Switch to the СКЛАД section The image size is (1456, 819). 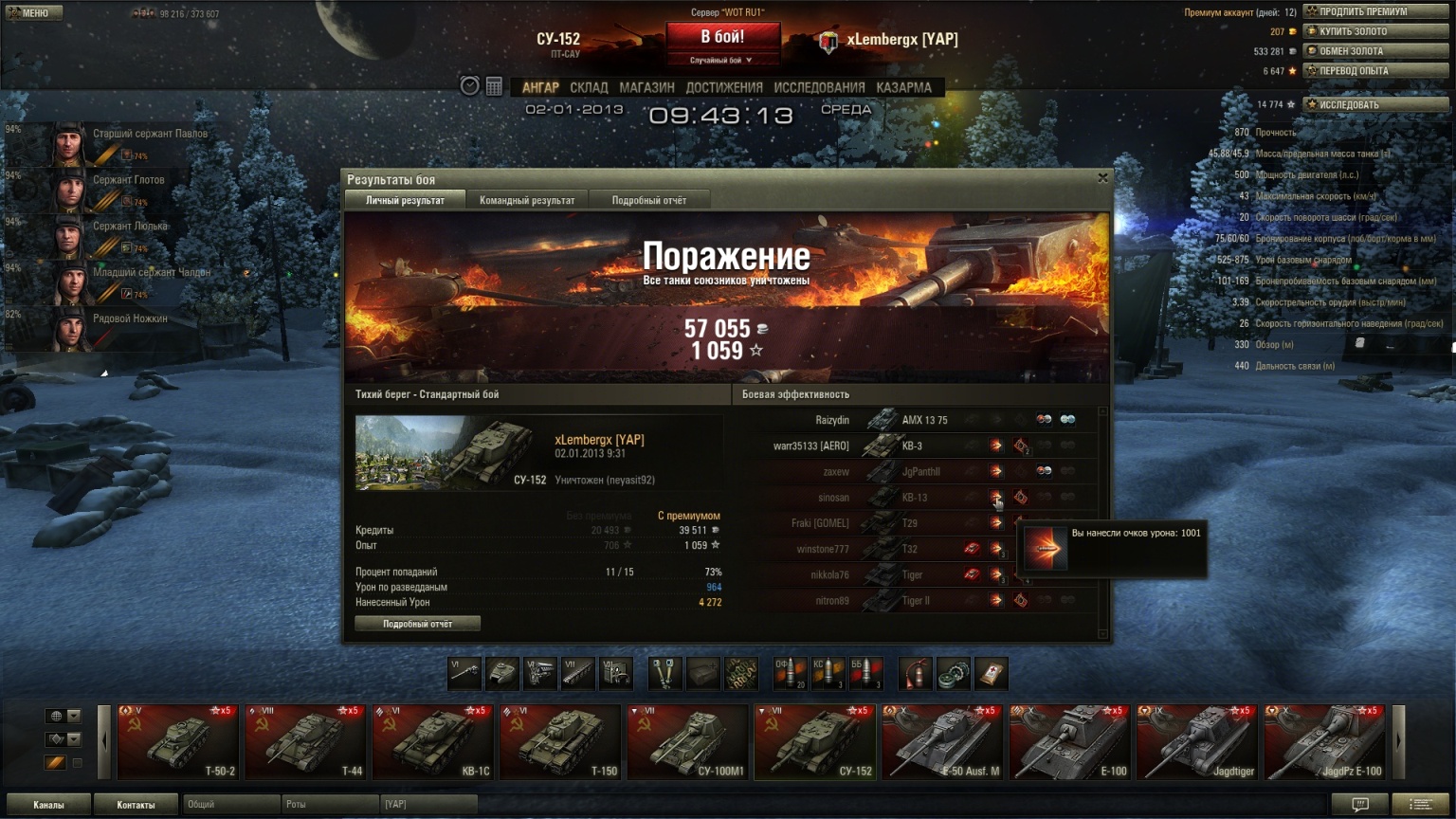tap(589, 87)
